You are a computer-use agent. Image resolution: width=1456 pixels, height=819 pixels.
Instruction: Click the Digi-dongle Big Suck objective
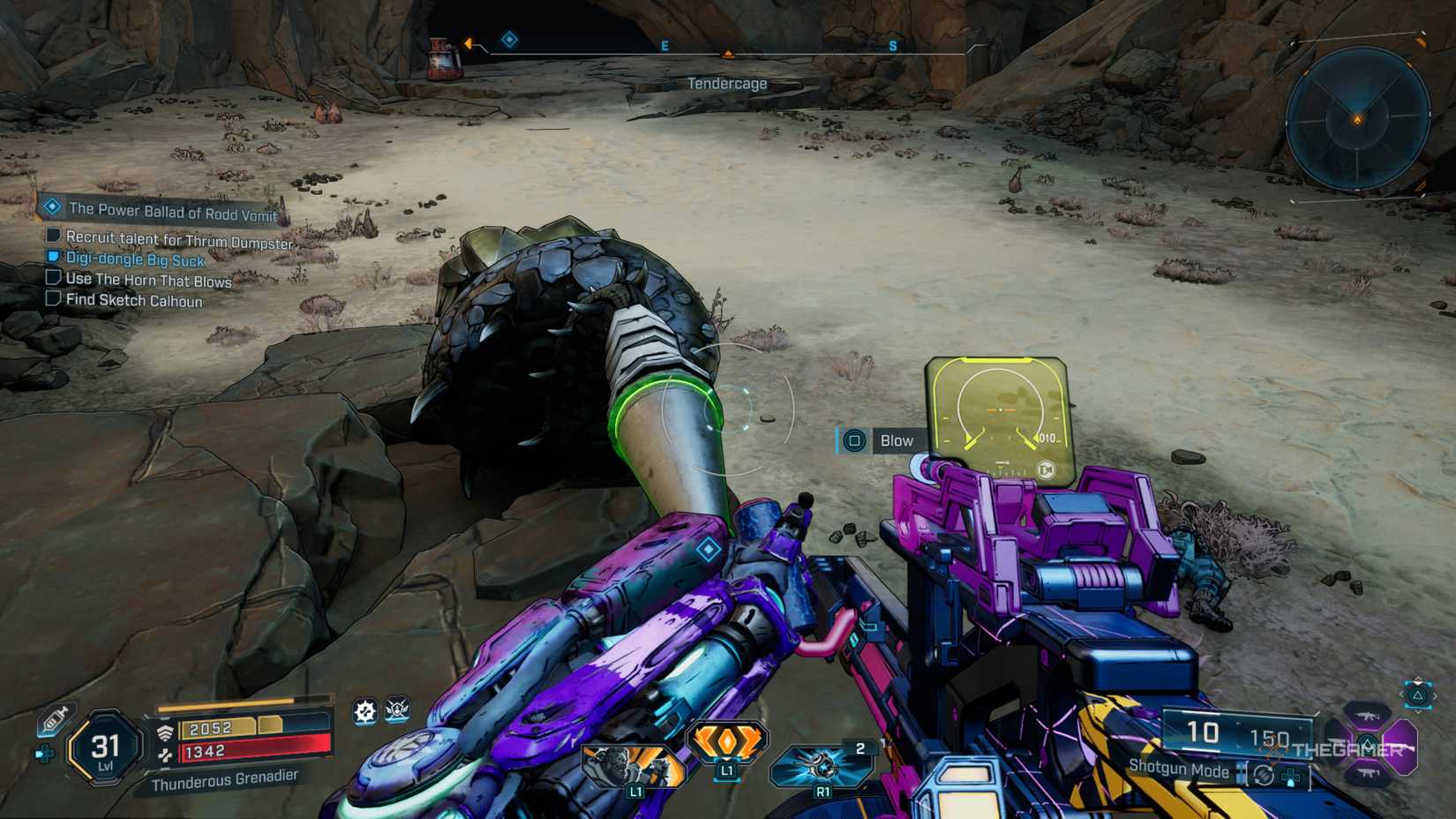(x=135, y=259)
